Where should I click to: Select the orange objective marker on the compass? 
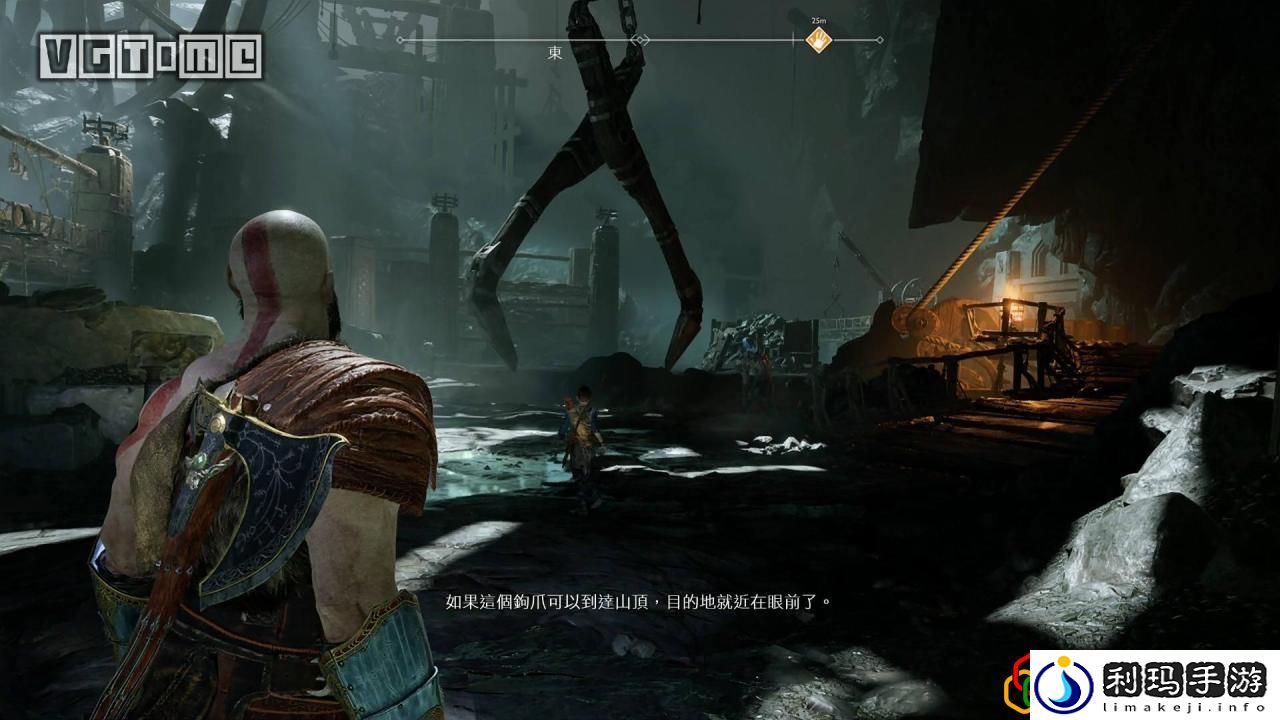pyautogui.click(x=819, y=41)
